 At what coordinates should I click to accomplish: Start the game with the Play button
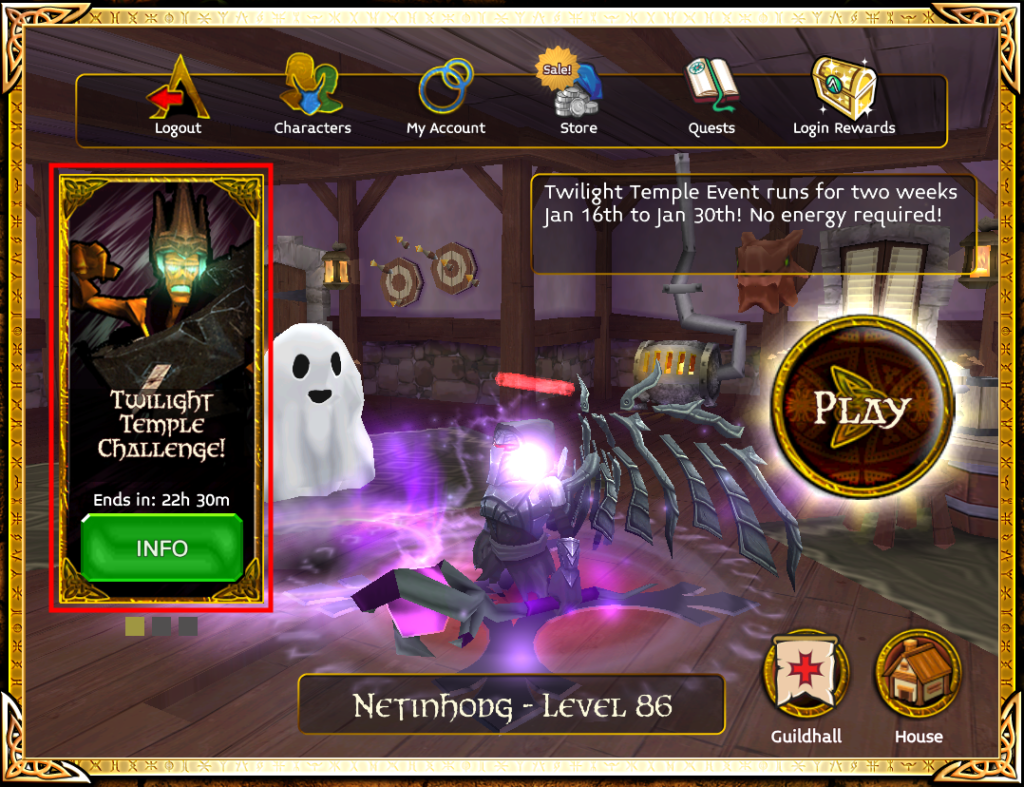click(x=861, y=407)
